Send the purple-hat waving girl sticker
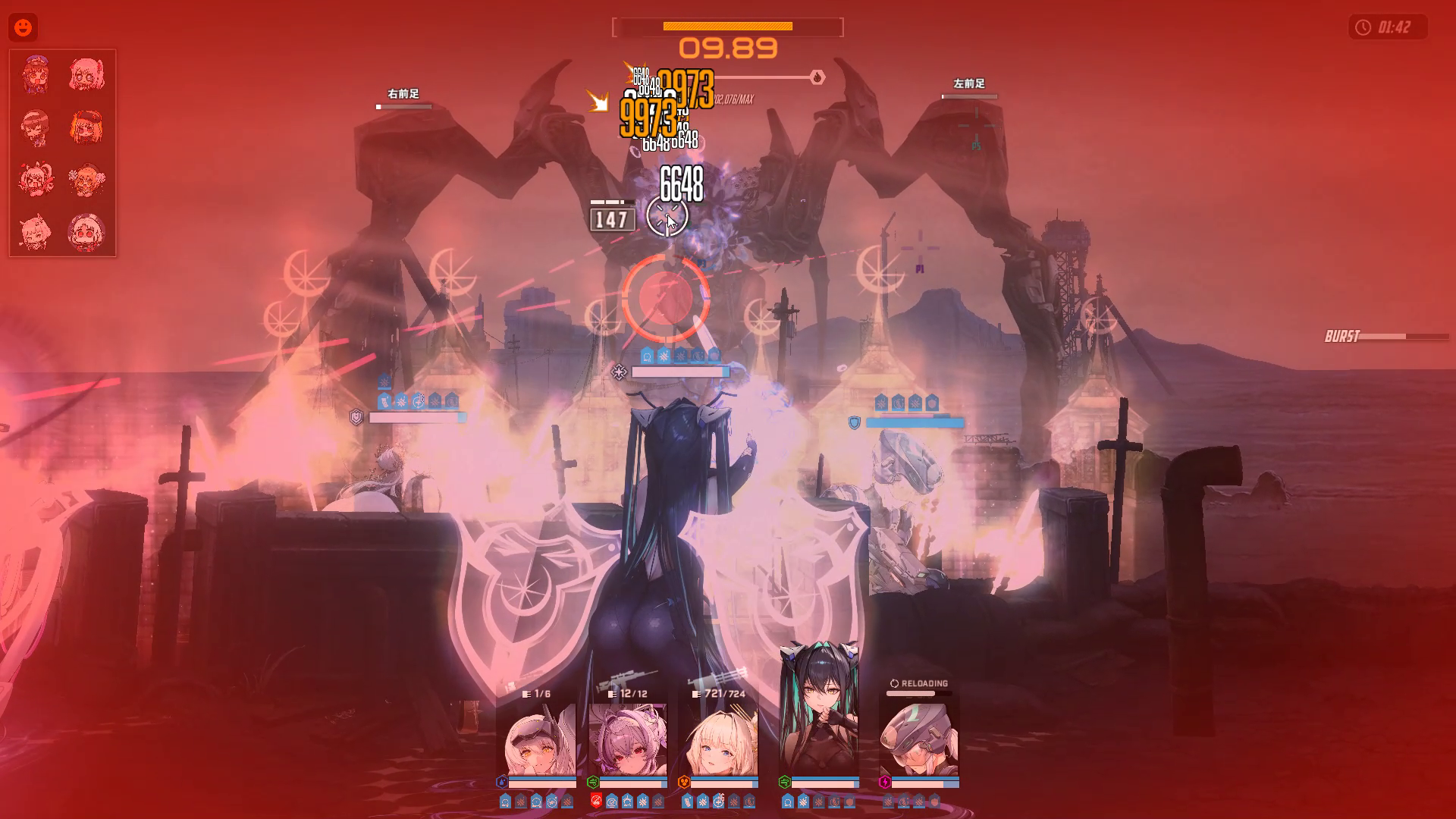The width and height of the screenshot is (1456, 819). point(36,74)
